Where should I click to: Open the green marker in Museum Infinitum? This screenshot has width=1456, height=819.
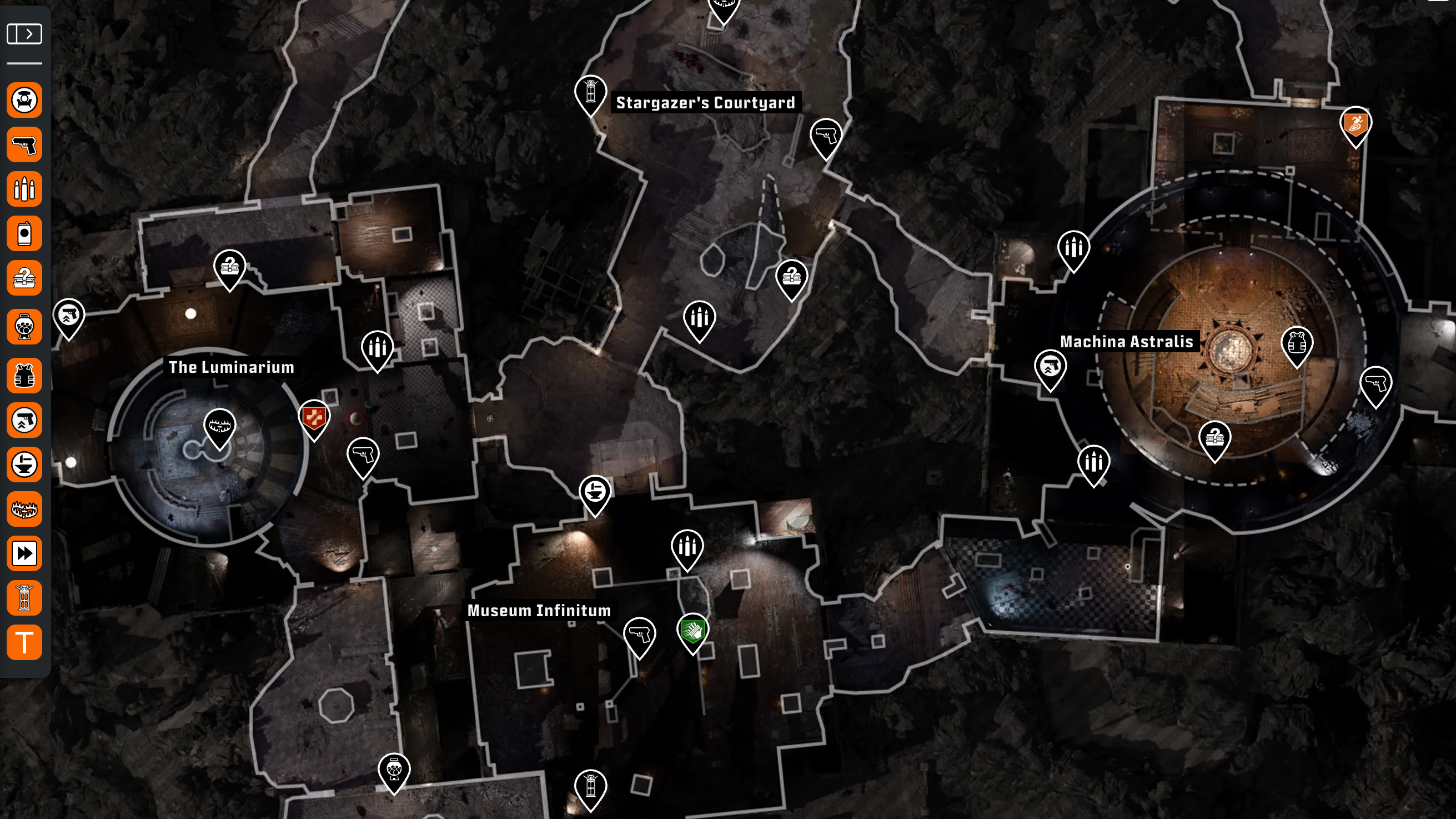tap(692, 630)
